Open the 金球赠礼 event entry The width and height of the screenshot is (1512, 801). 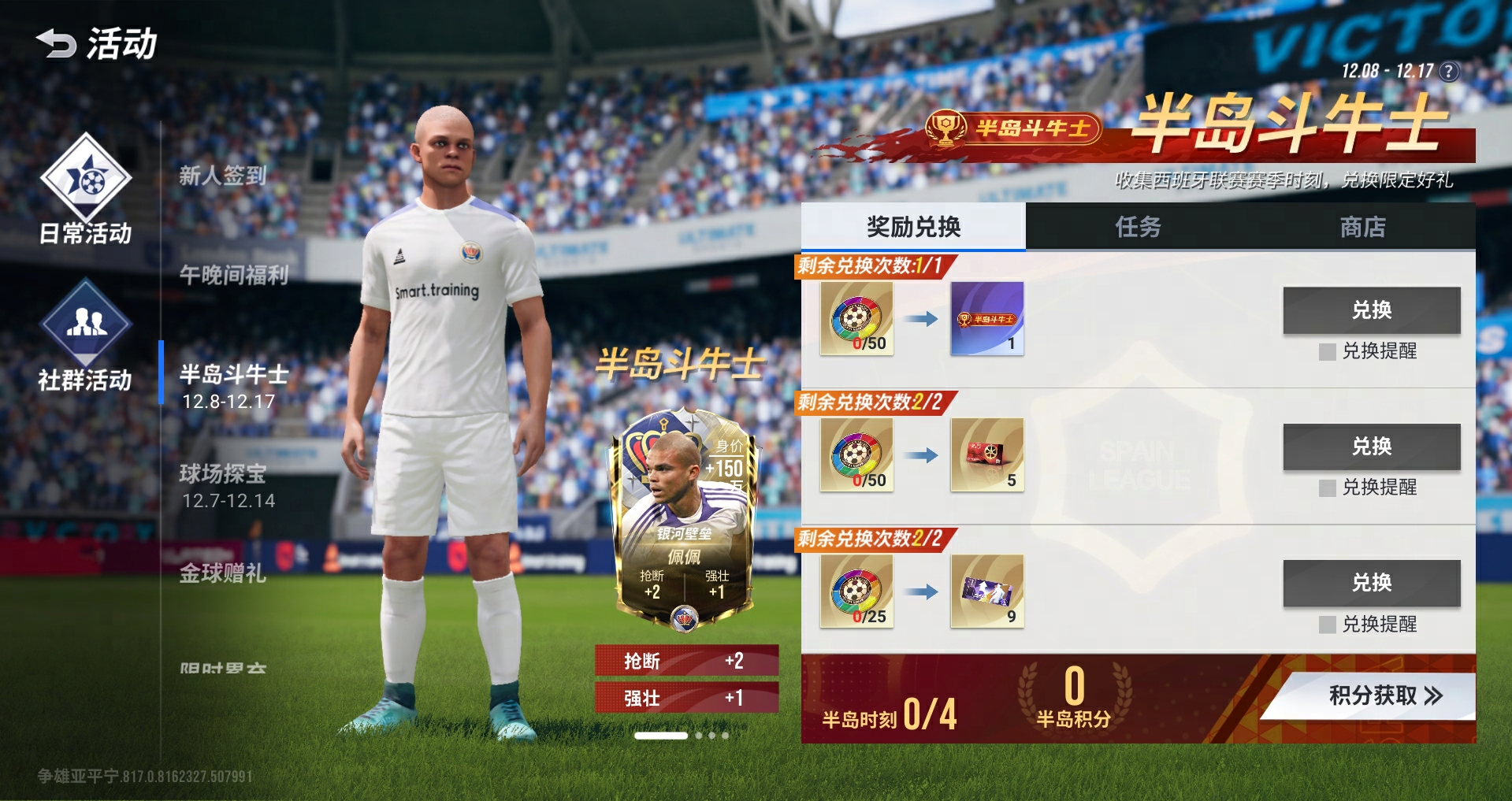223,573
